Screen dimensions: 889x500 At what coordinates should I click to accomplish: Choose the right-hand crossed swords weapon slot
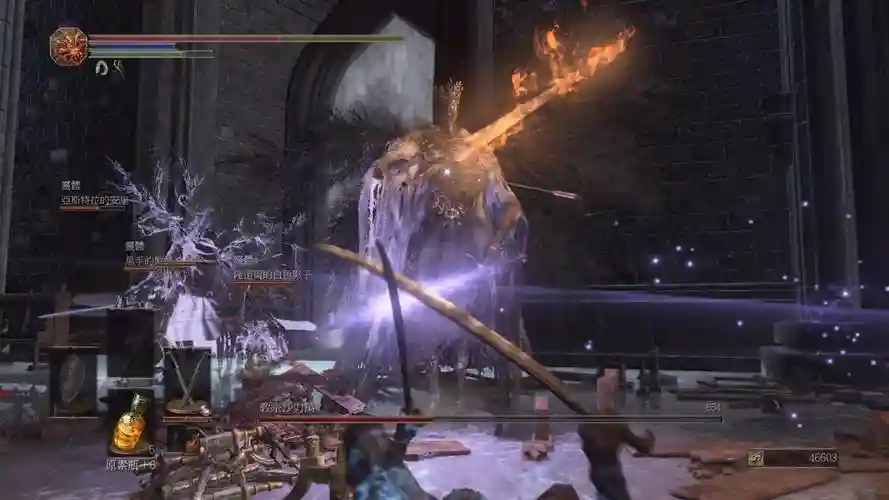click(x=186, y=380)
